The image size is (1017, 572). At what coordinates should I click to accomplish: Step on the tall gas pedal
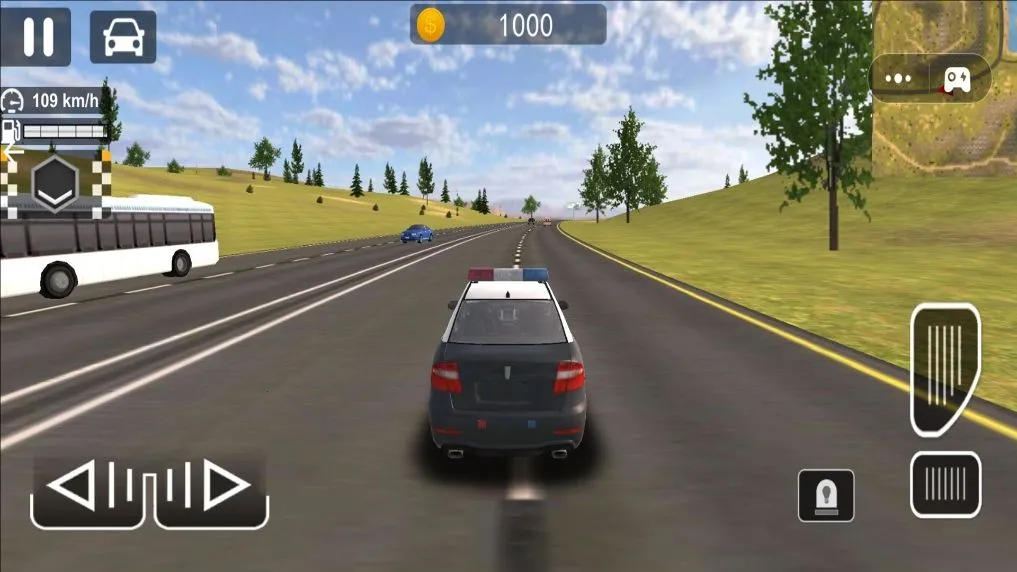point(945,369)
